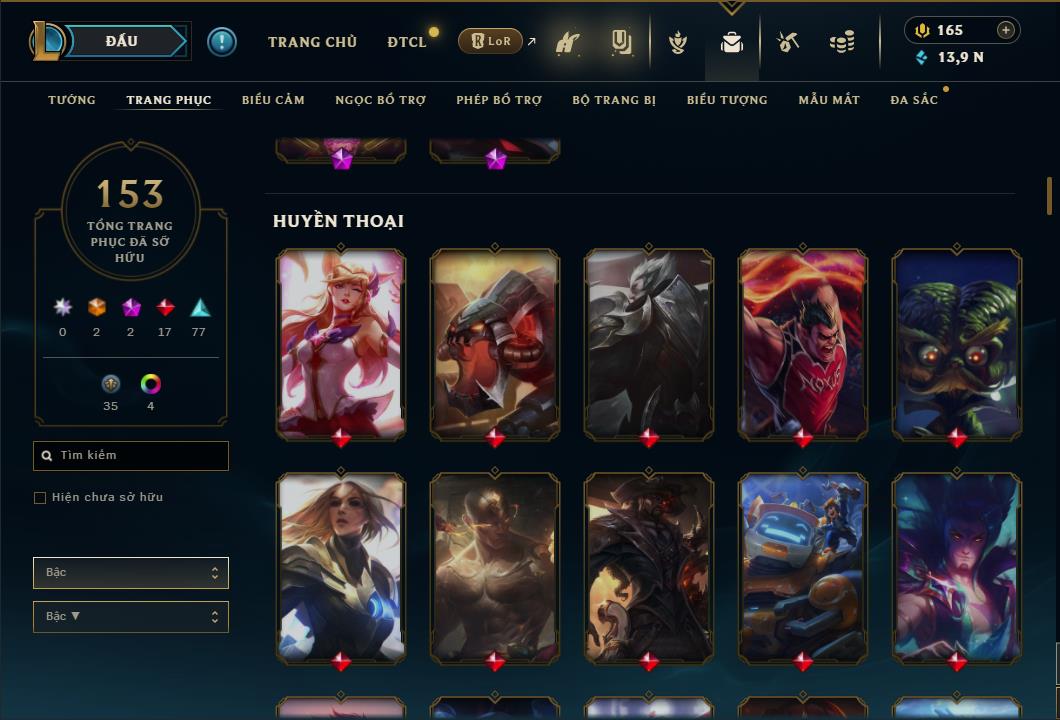
Task: Click the plus button beside 165 currency
Action: (1006, 30)
